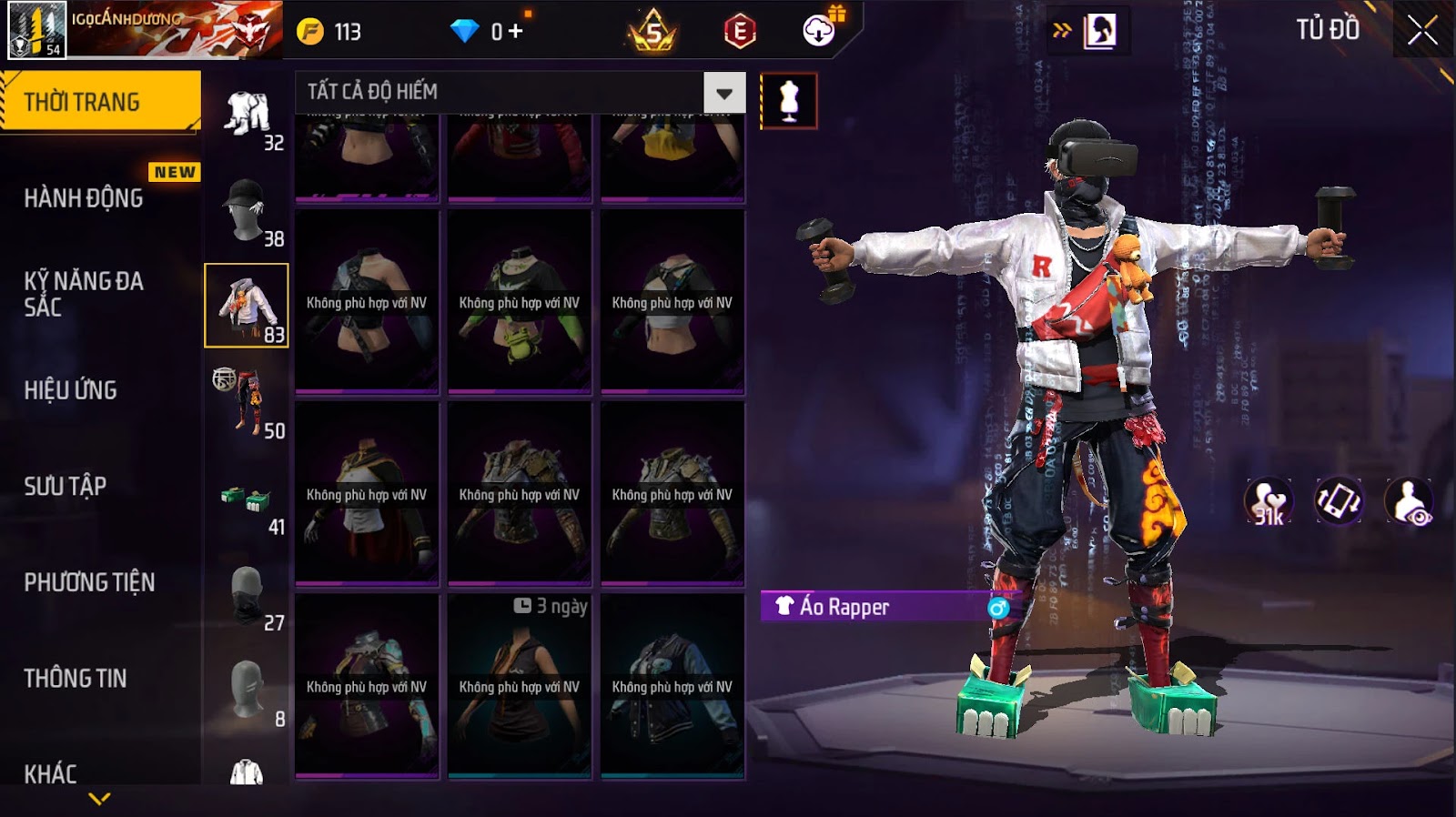Open the Thời Trang fashion tab
The width and height of the screenshot is (1456, 817).
tap(100, 102)
